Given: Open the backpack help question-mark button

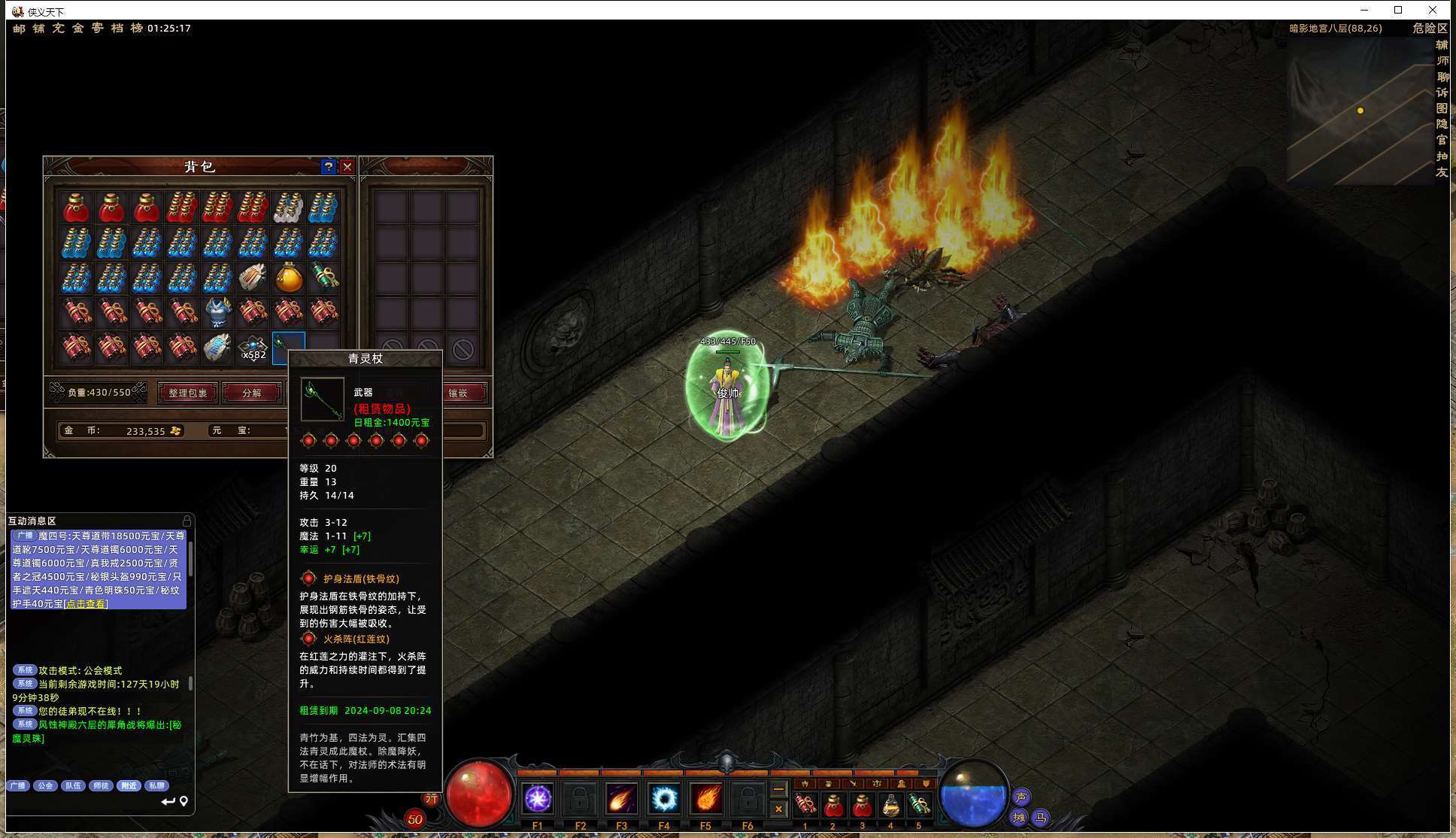Looking at the screenshot, I should (x=328, y=167).
